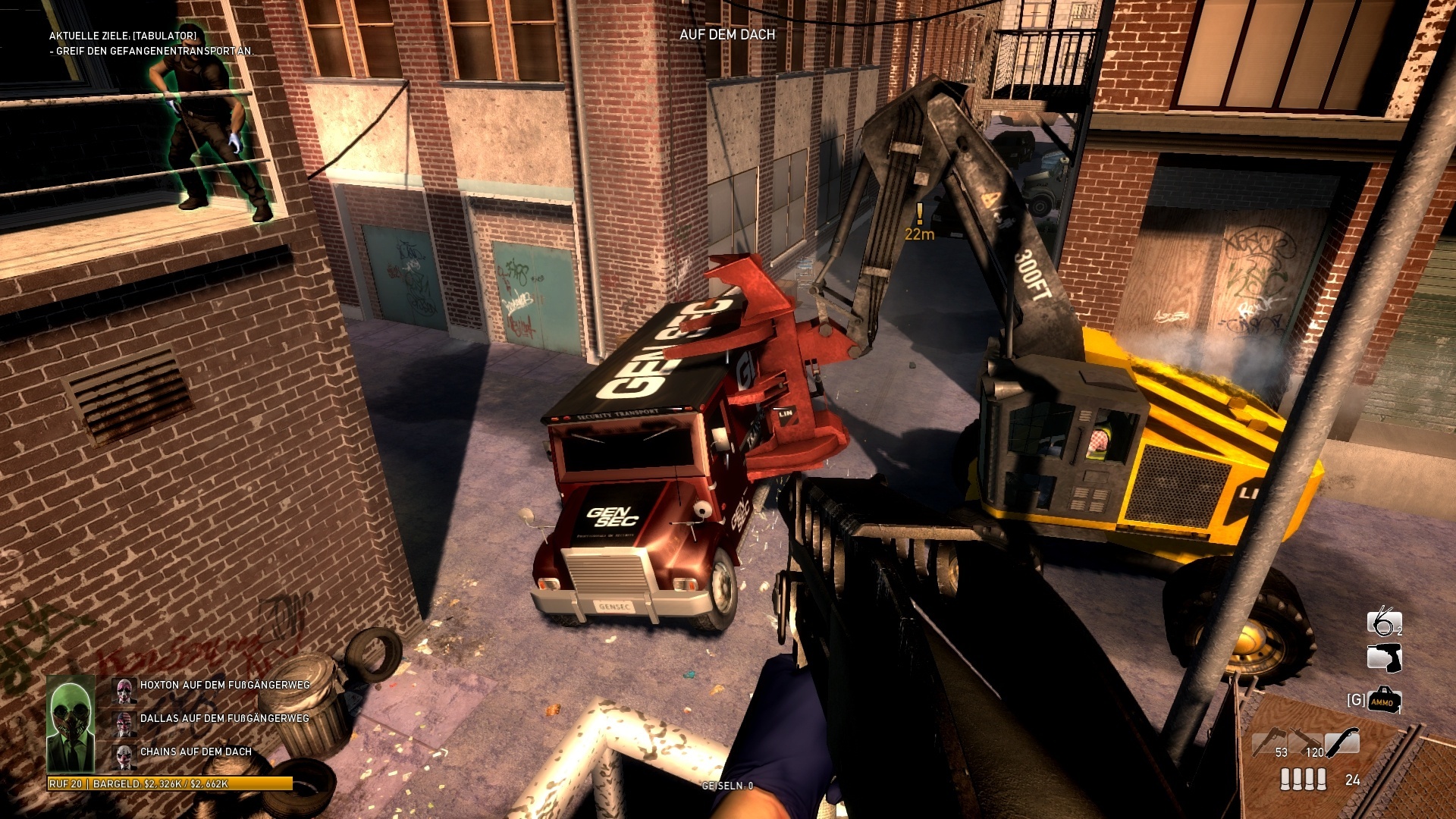Click one white shotgun shell icon
This screenshot has height=819, width=1456.
1285,779
